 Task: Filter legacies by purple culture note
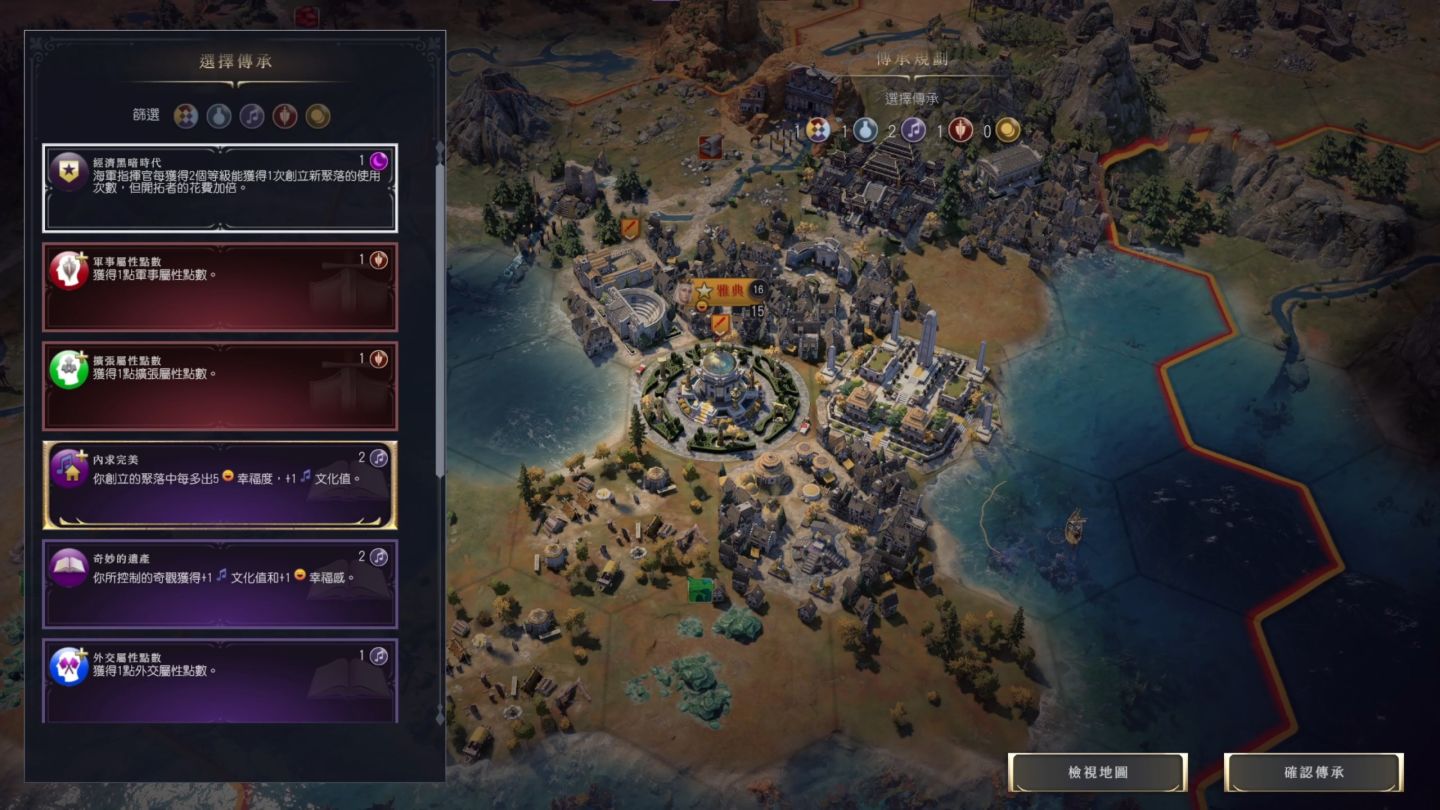(252, 116)
